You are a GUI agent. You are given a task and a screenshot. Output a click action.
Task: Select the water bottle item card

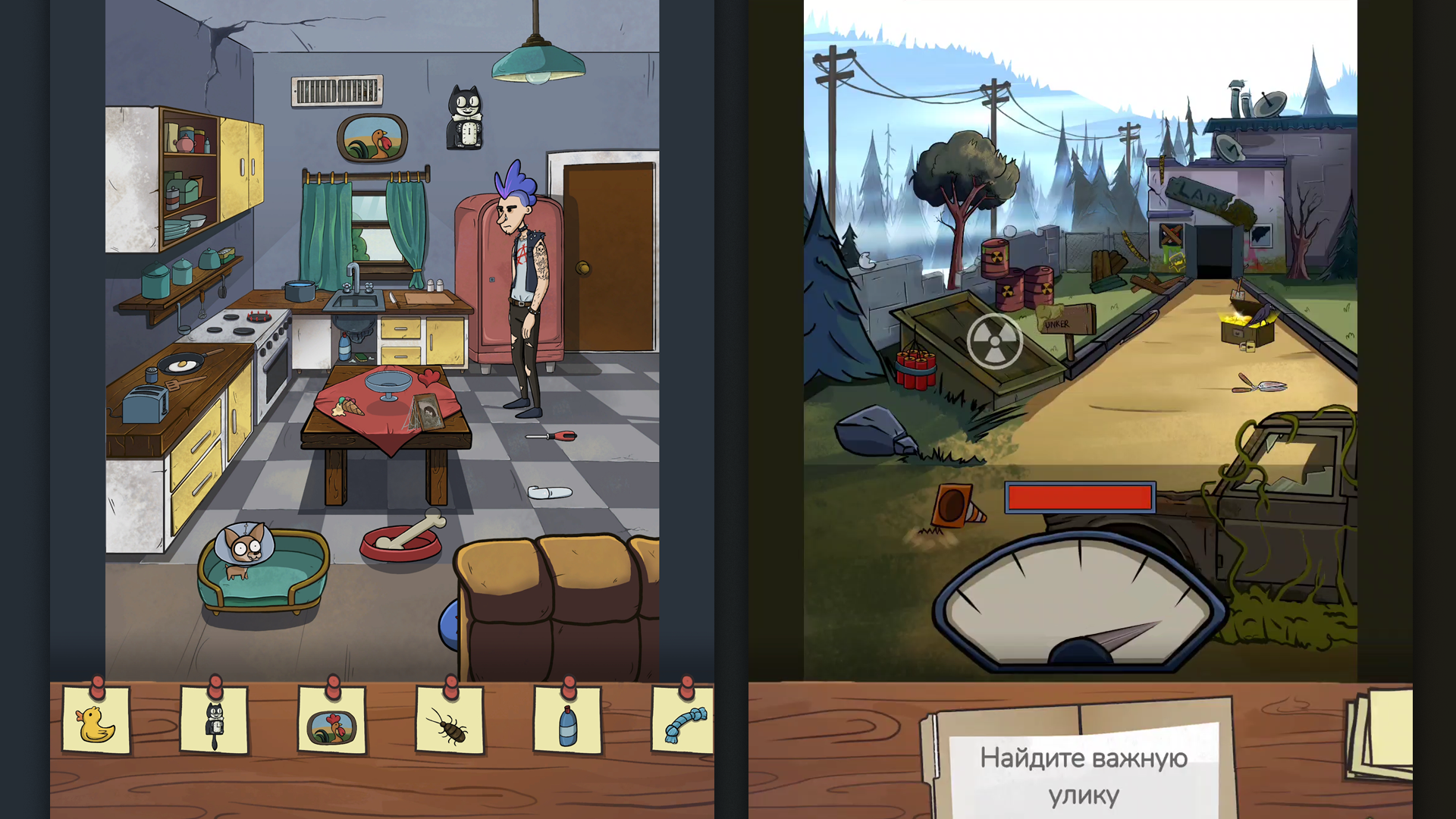567,724
